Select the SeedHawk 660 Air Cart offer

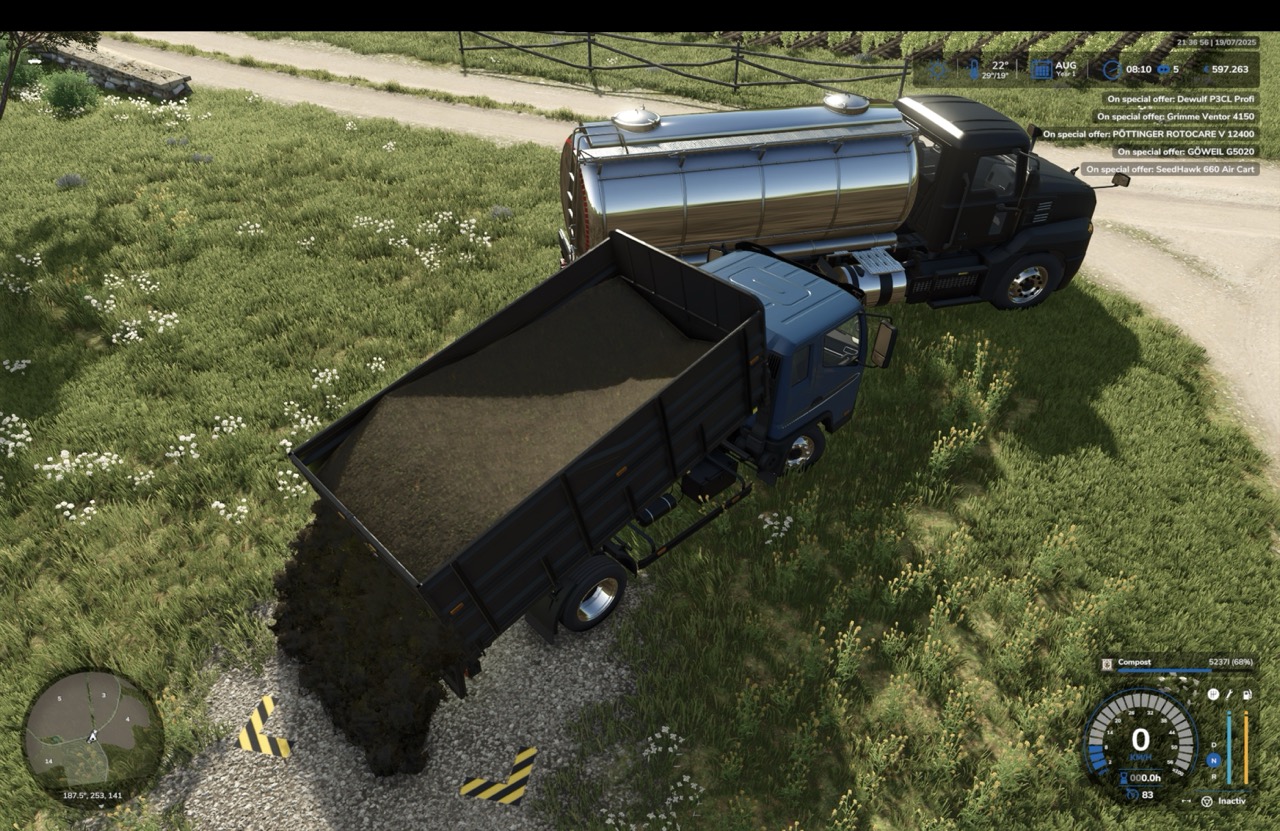(x=1170, y=170)
